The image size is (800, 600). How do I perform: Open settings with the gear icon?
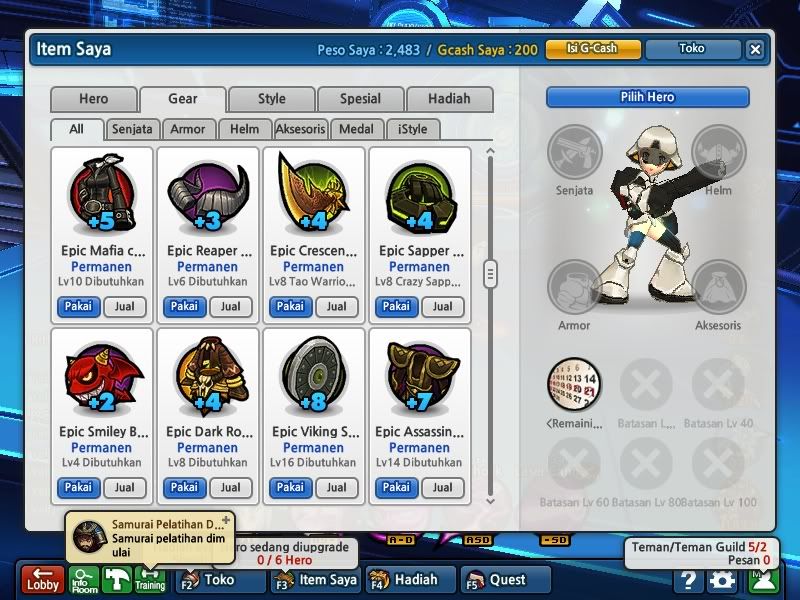click(x=721, y=580)
